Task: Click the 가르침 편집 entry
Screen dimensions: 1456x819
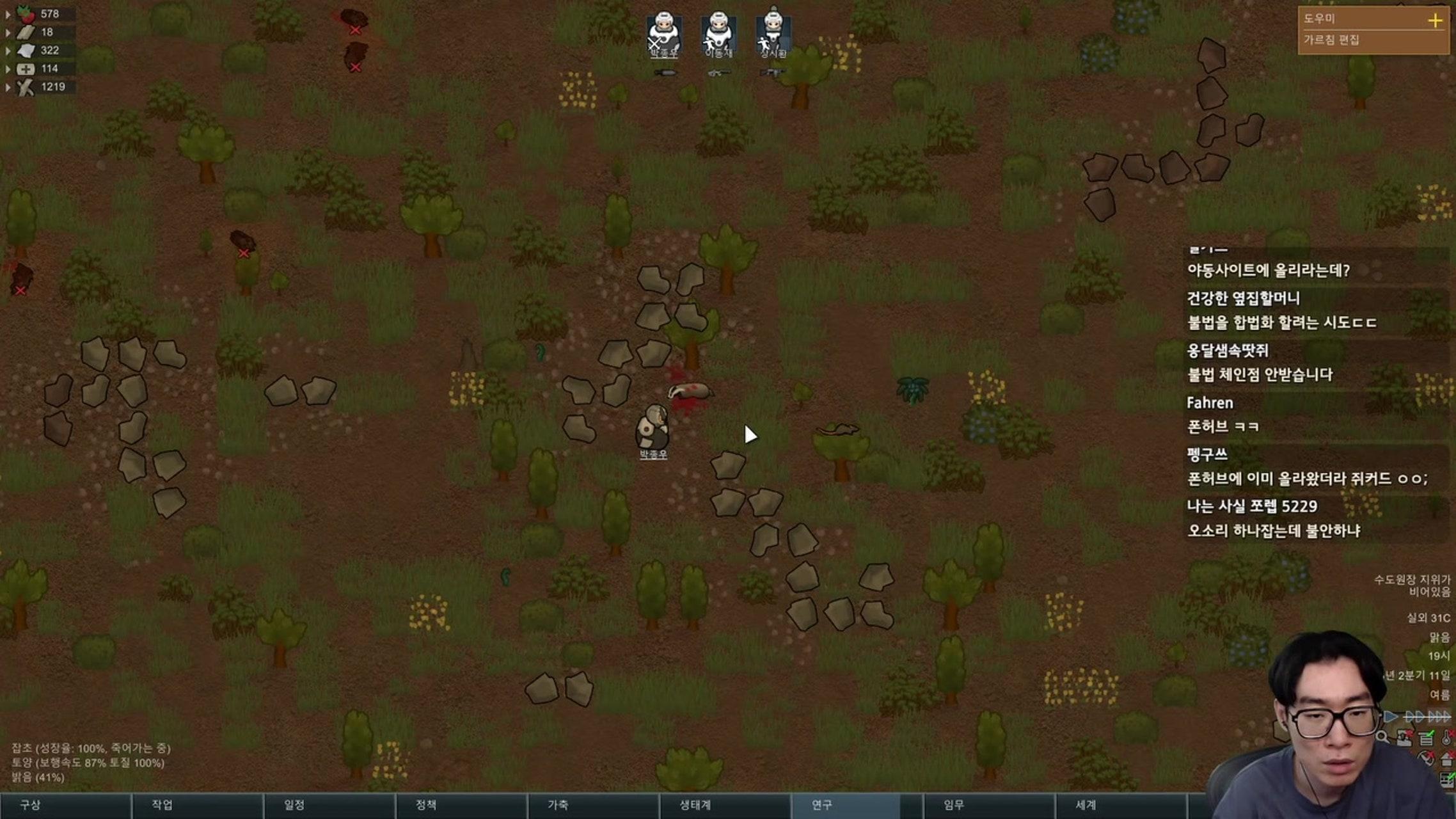Action: [x=1332, y=40]
